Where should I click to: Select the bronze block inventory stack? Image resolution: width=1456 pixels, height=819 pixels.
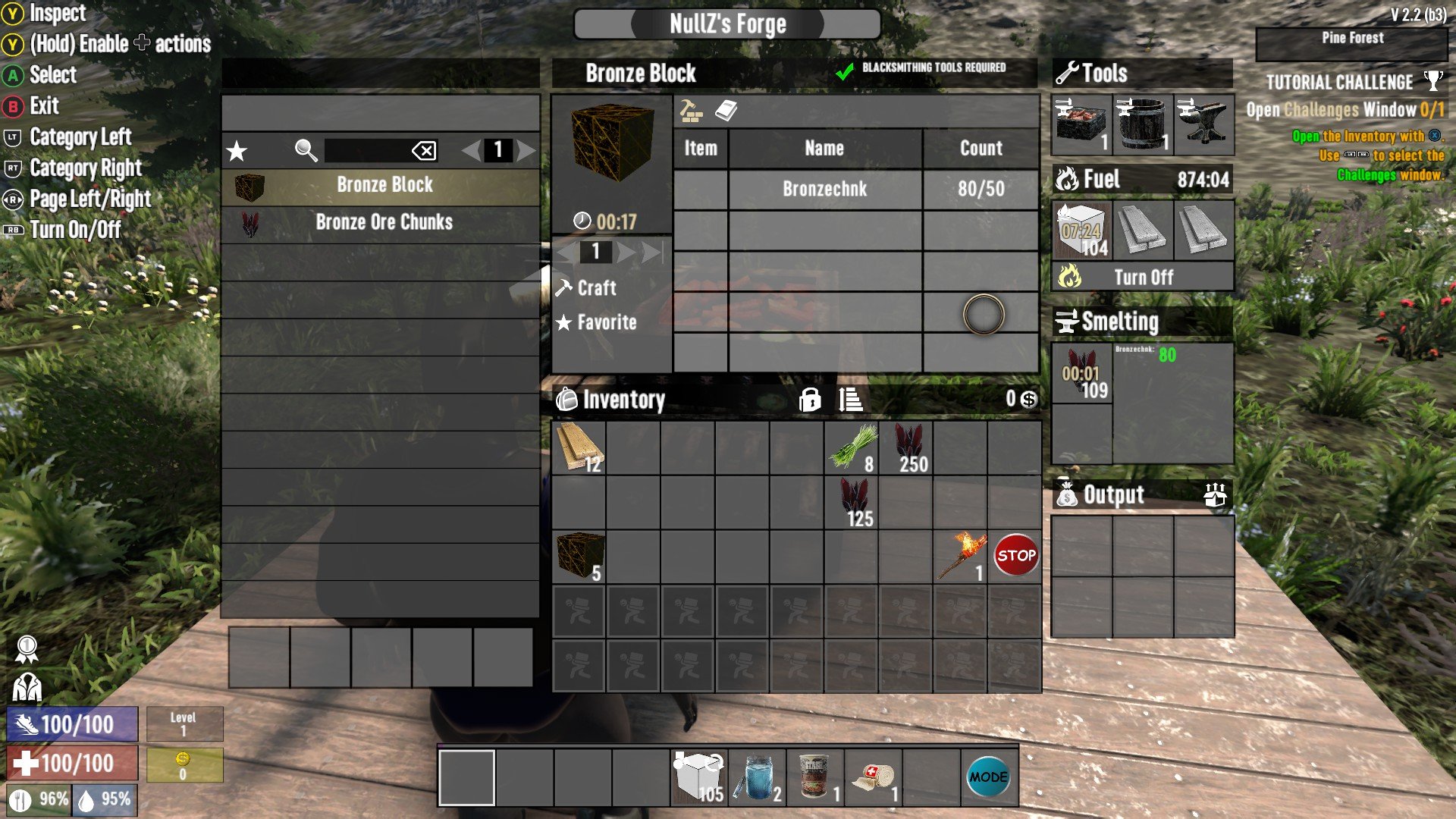579,557
